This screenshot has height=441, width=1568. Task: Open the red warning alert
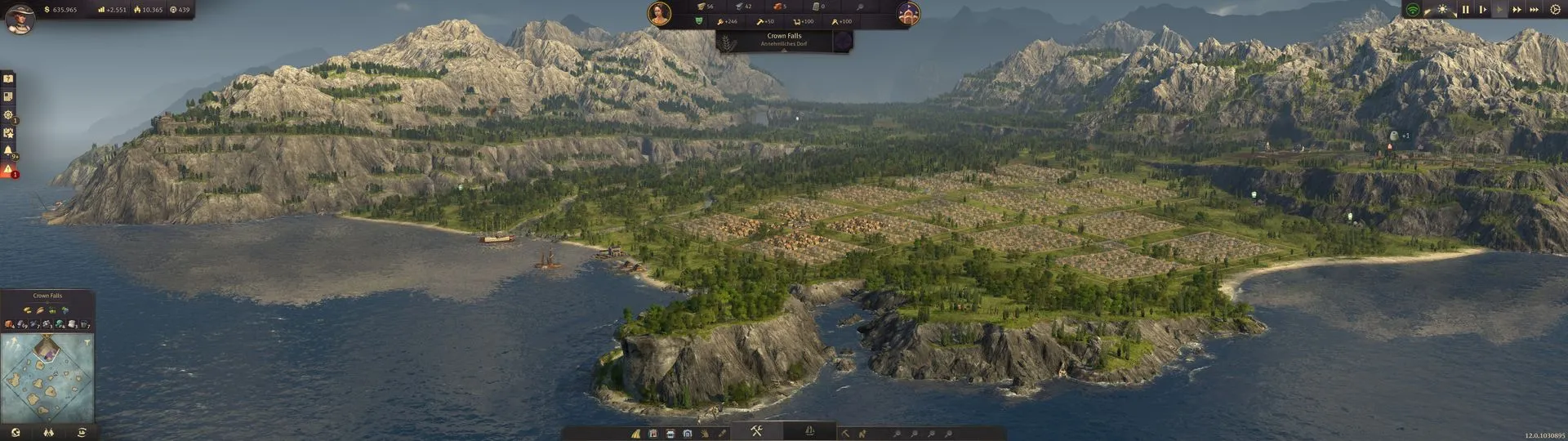[8, 170]
